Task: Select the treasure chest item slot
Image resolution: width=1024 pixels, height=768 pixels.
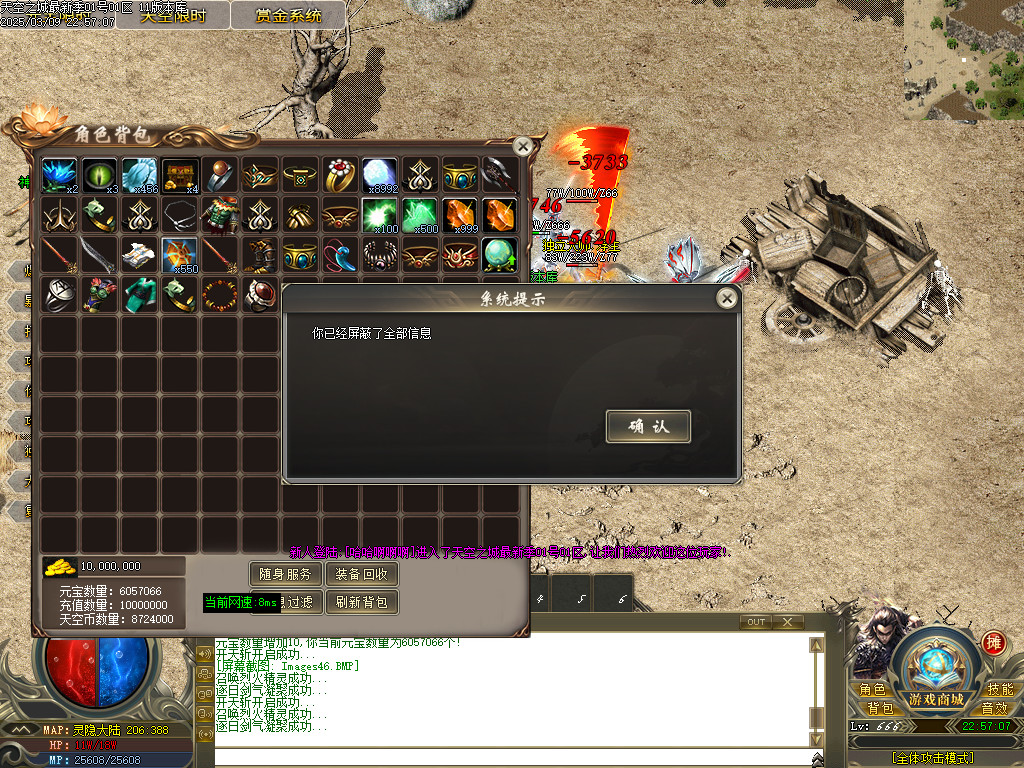Action: [180, 175]
